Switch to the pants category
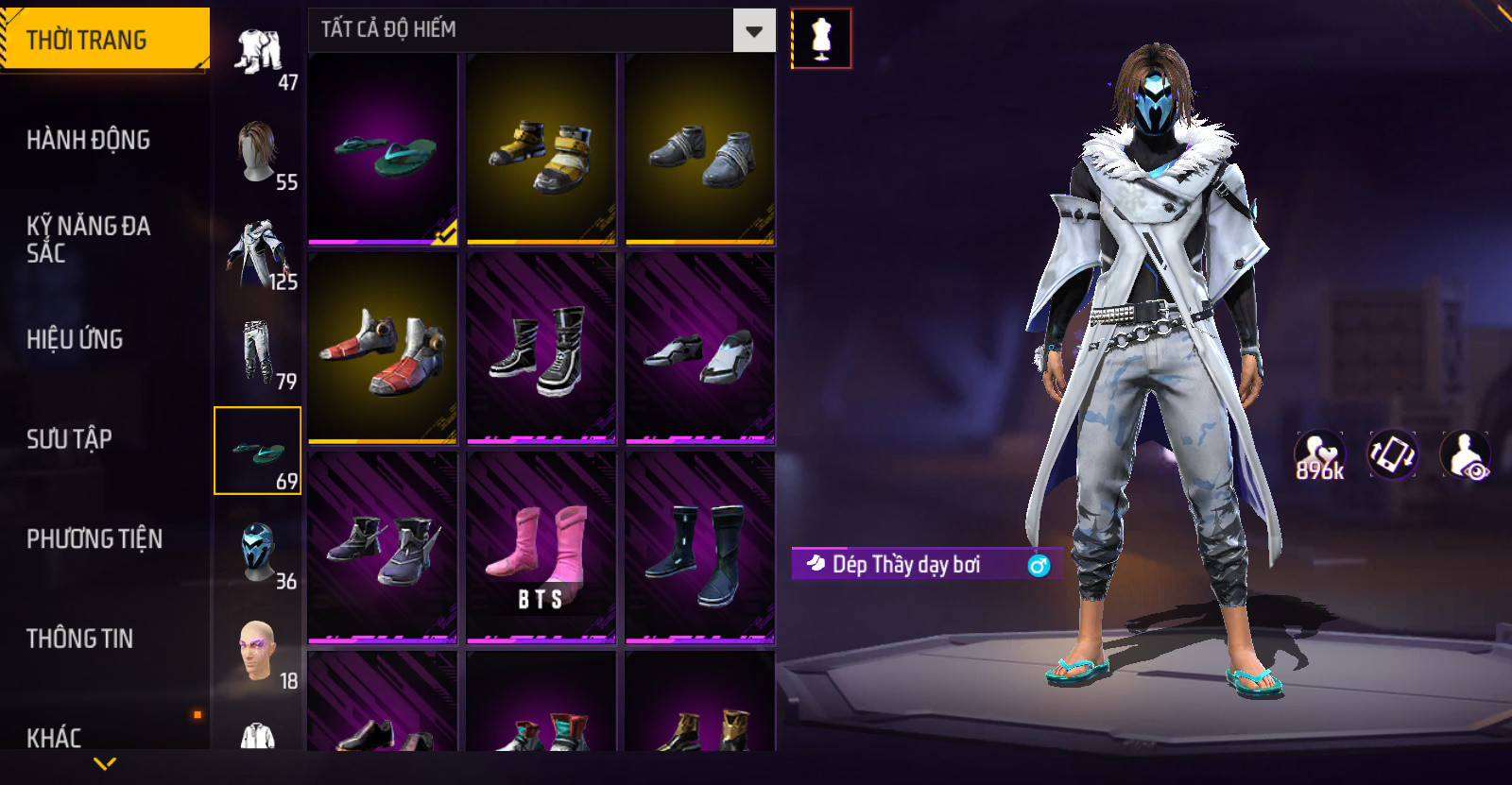 pyautogui.click(x=258, y=351)
